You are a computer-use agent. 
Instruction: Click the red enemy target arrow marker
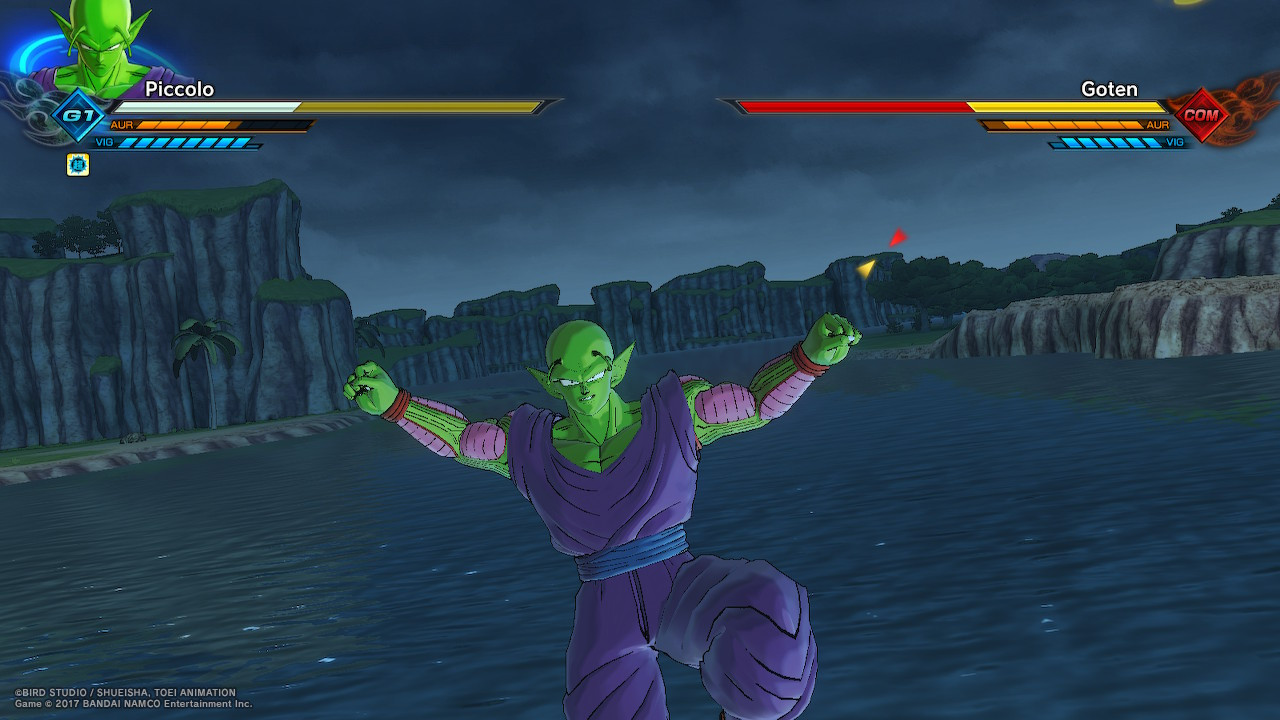click(x=897, y=238)
